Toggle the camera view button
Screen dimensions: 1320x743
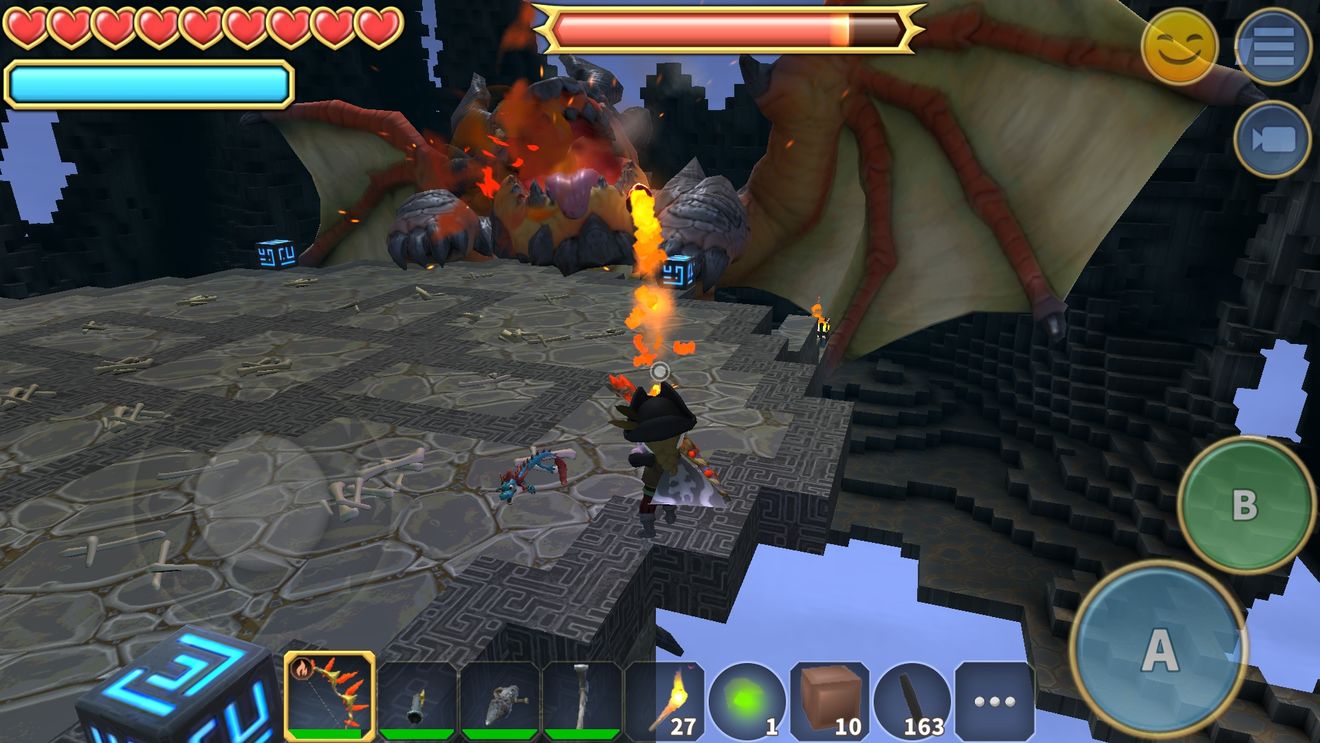1273,139
